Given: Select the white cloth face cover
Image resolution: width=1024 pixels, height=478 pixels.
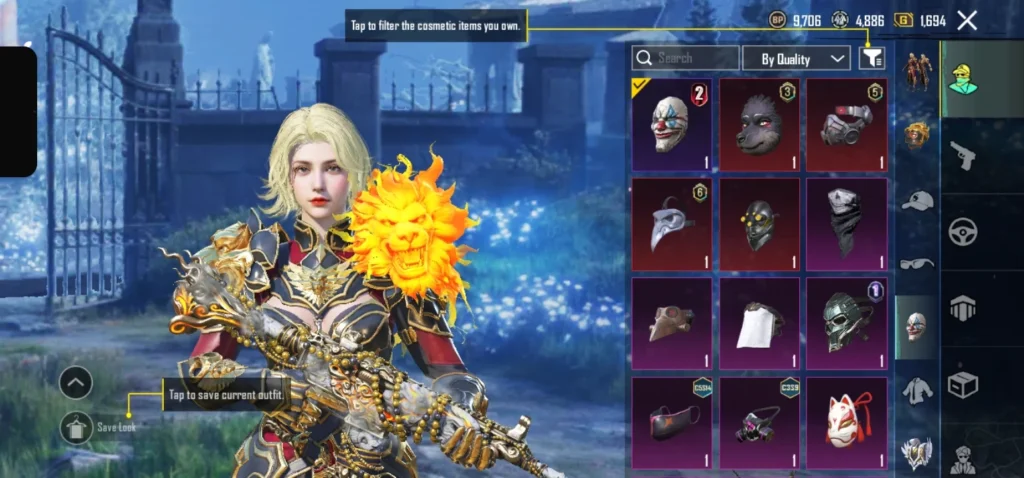Looking at the screenshot, I should [x=759, y=324].
